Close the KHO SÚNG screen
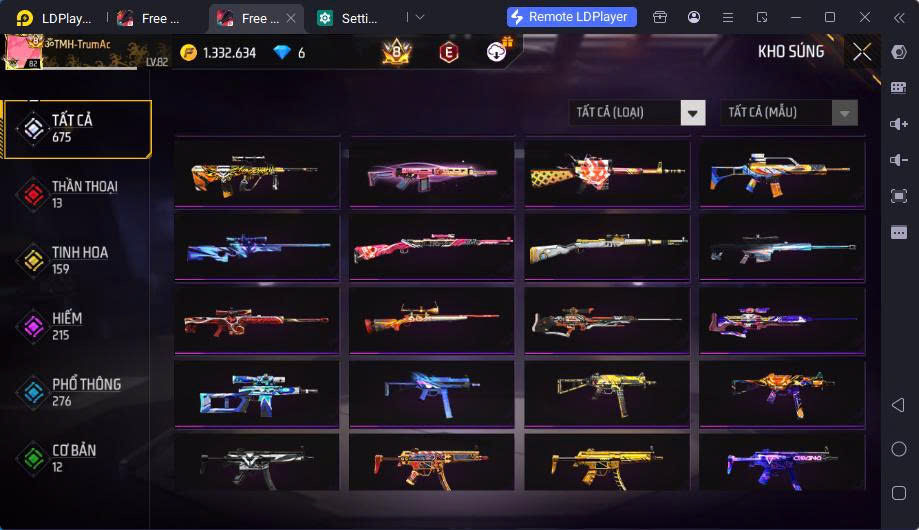The image size is (919, 530). [861, 52]
